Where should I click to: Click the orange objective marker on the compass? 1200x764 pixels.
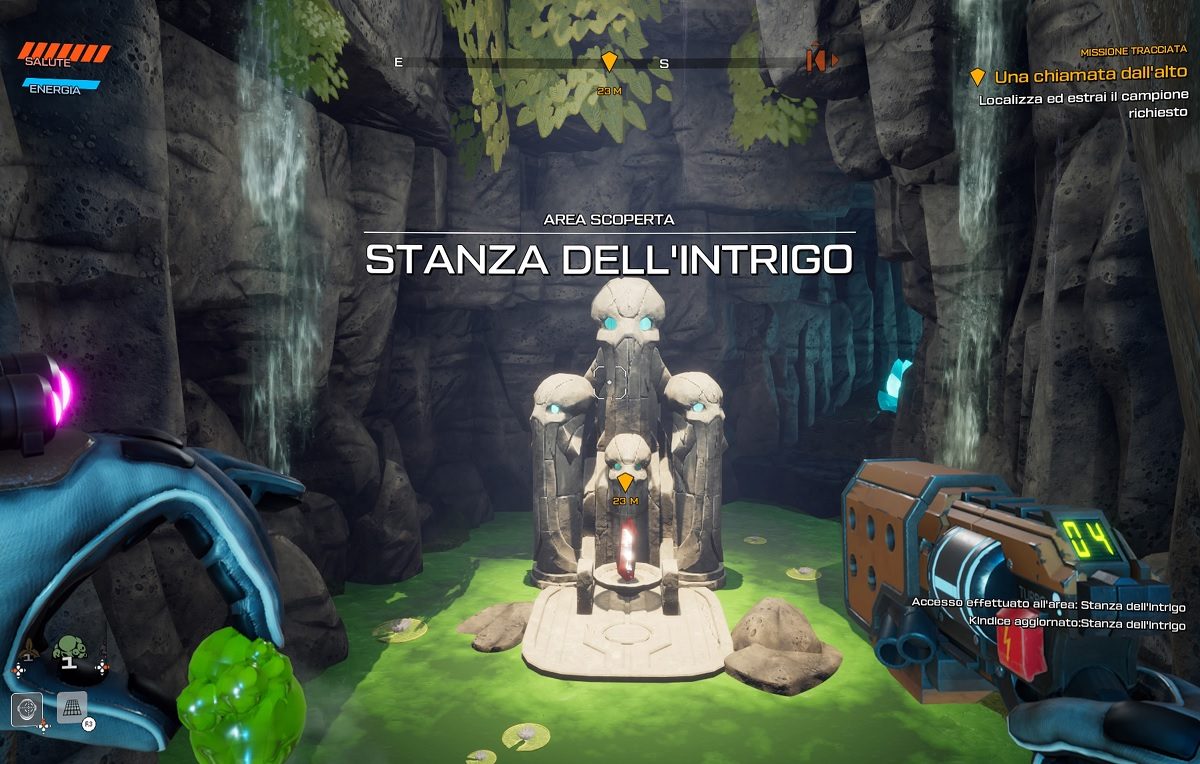tap(609, 62)
